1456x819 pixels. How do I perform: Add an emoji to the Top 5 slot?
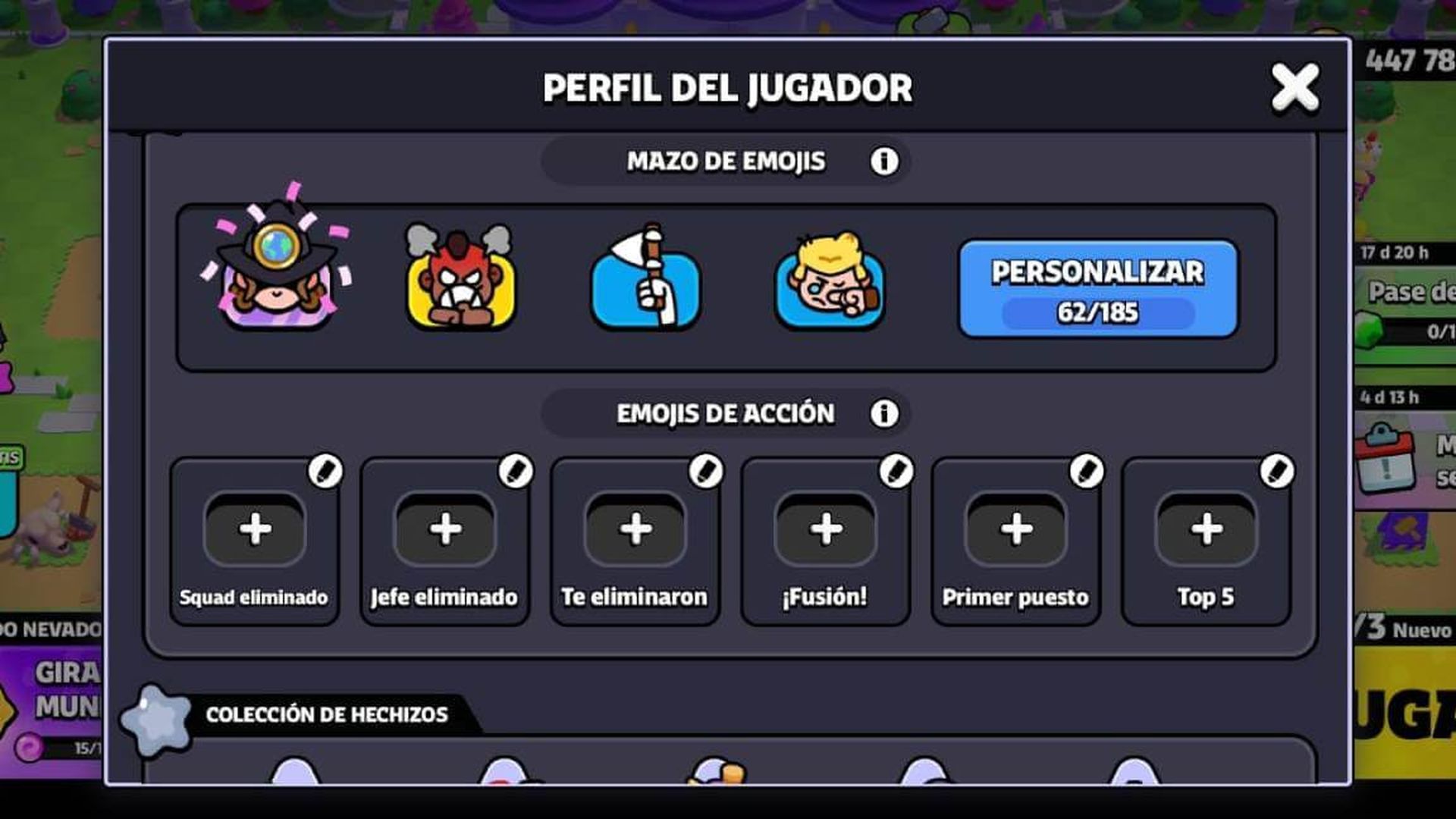pyautogui.click(x=1206, y=531)
